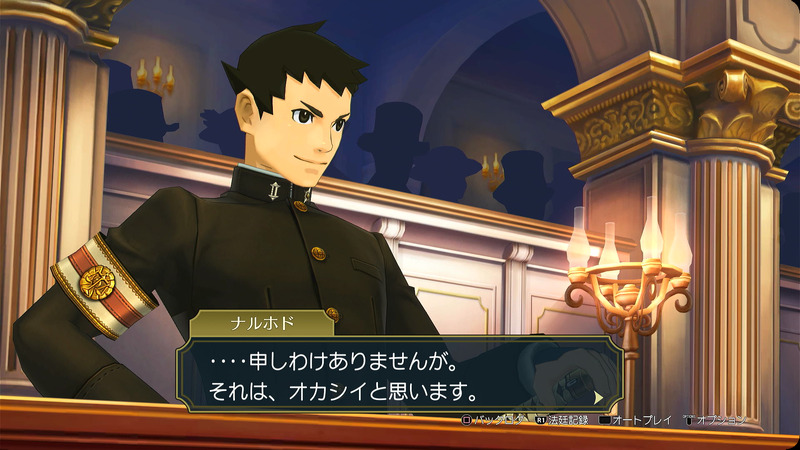Viewport: 800px width, 450px height.
Task: Click the dialogue advance arrow
Action: 599,396
